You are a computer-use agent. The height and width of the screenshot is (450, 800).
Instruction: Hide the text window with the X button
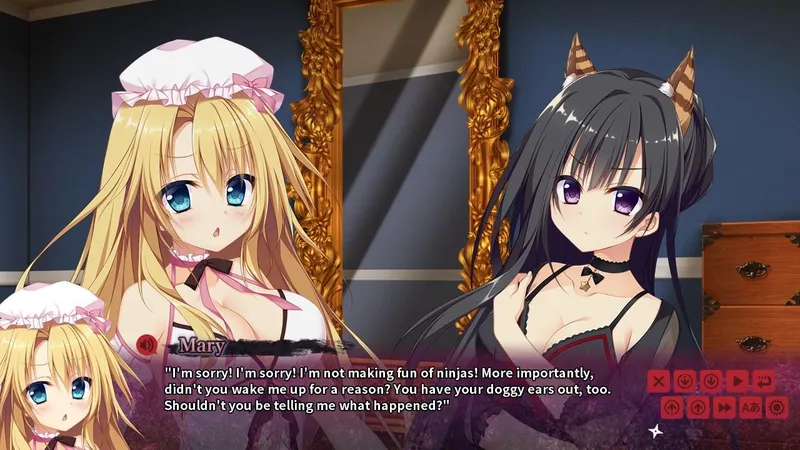658,381
